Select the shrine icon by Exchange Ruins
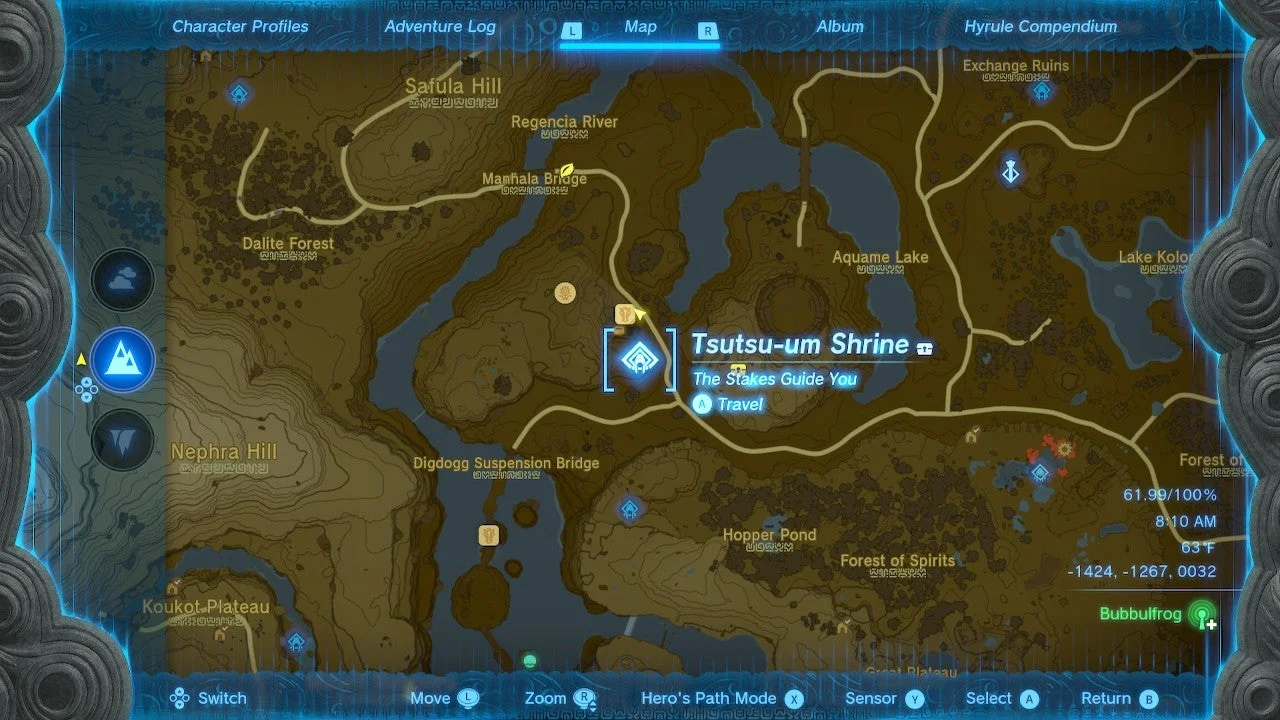This screenshot has width=1280, height=720. (1041, 90)
